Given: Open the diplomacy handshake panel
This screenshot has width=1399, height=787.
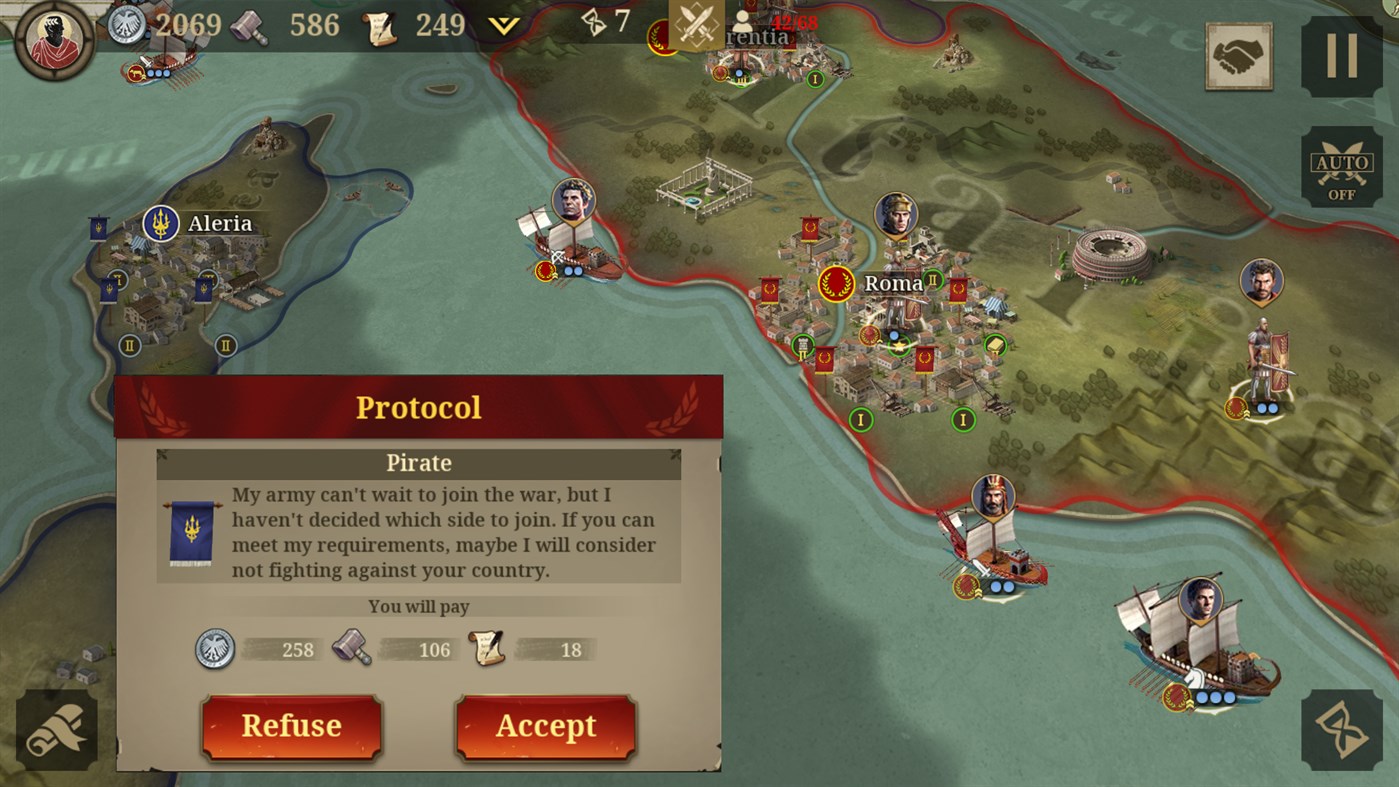Looking at the screenshot, I should coord(1238,56).
